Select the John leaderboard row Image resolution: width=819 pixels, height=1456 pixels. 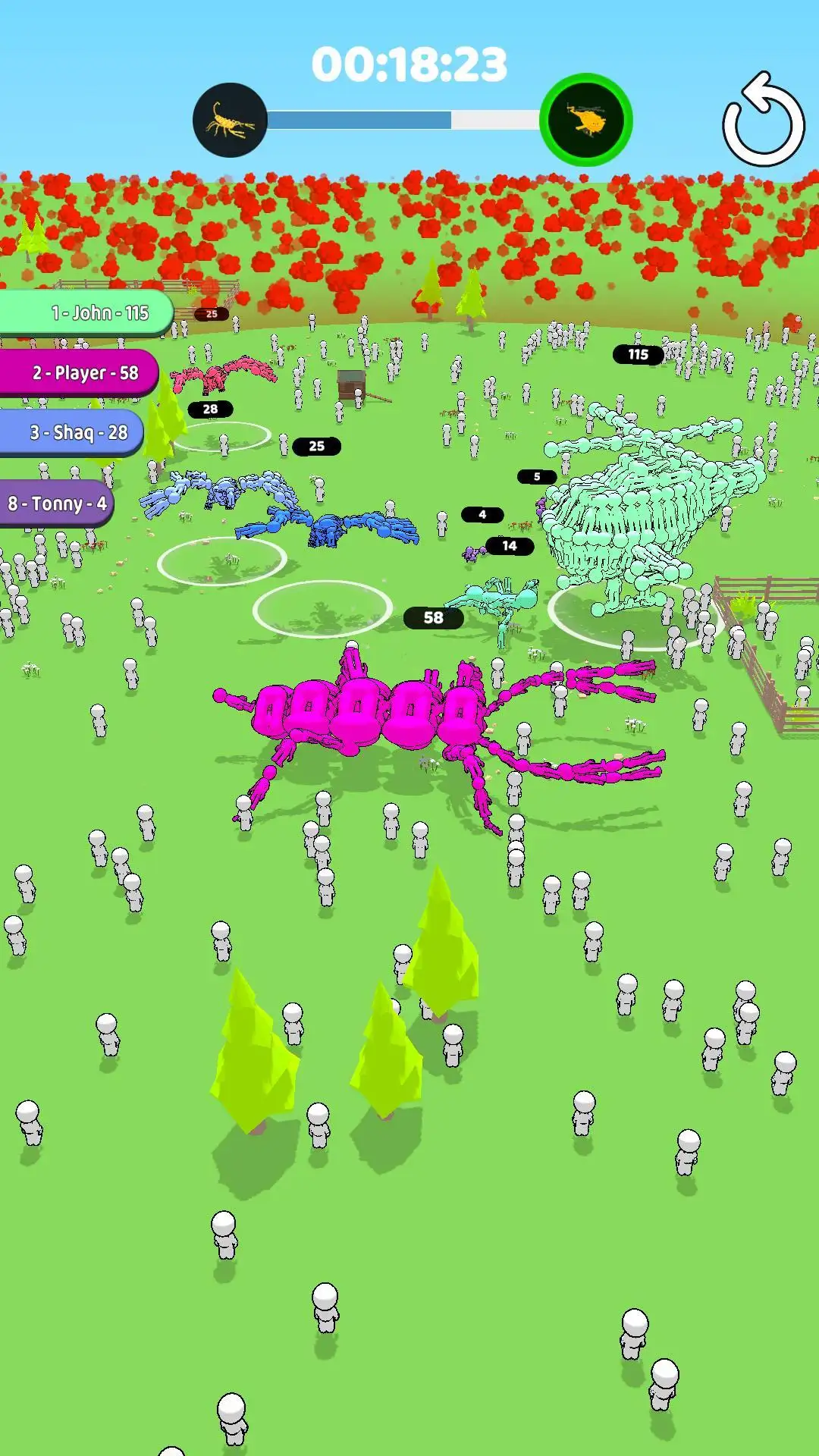(x=87, y=312)
